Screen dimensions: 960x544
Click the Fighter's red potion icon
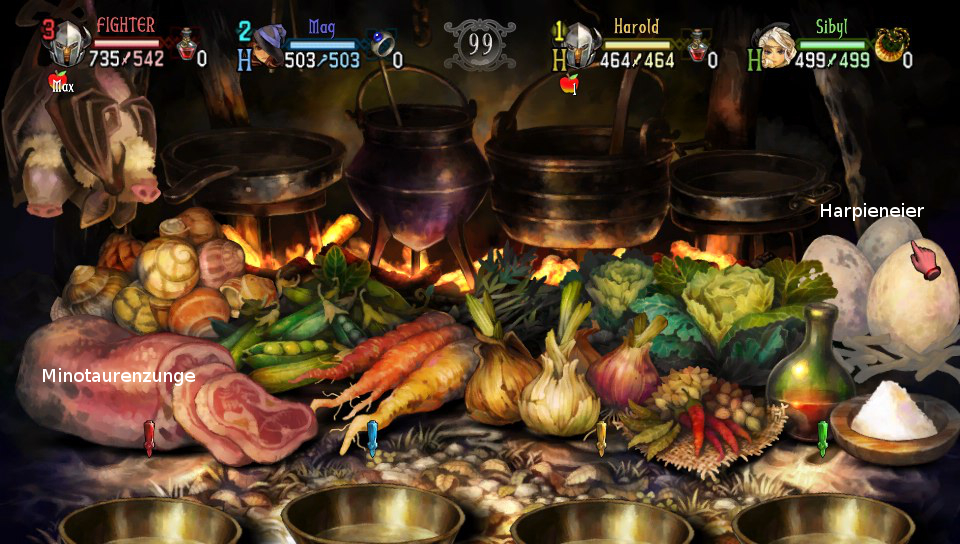click(186, 45)
